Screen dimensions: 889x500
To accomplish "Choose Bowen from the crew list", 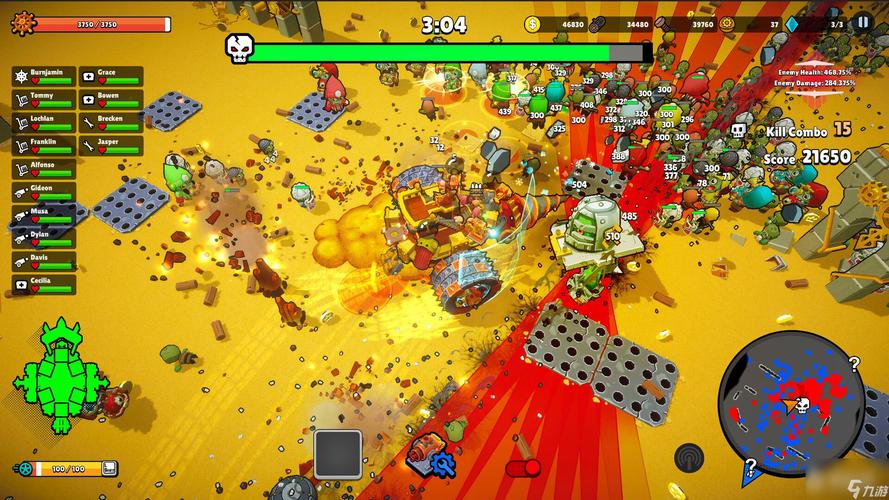I will pyautogui.click(x=111, y=99).
